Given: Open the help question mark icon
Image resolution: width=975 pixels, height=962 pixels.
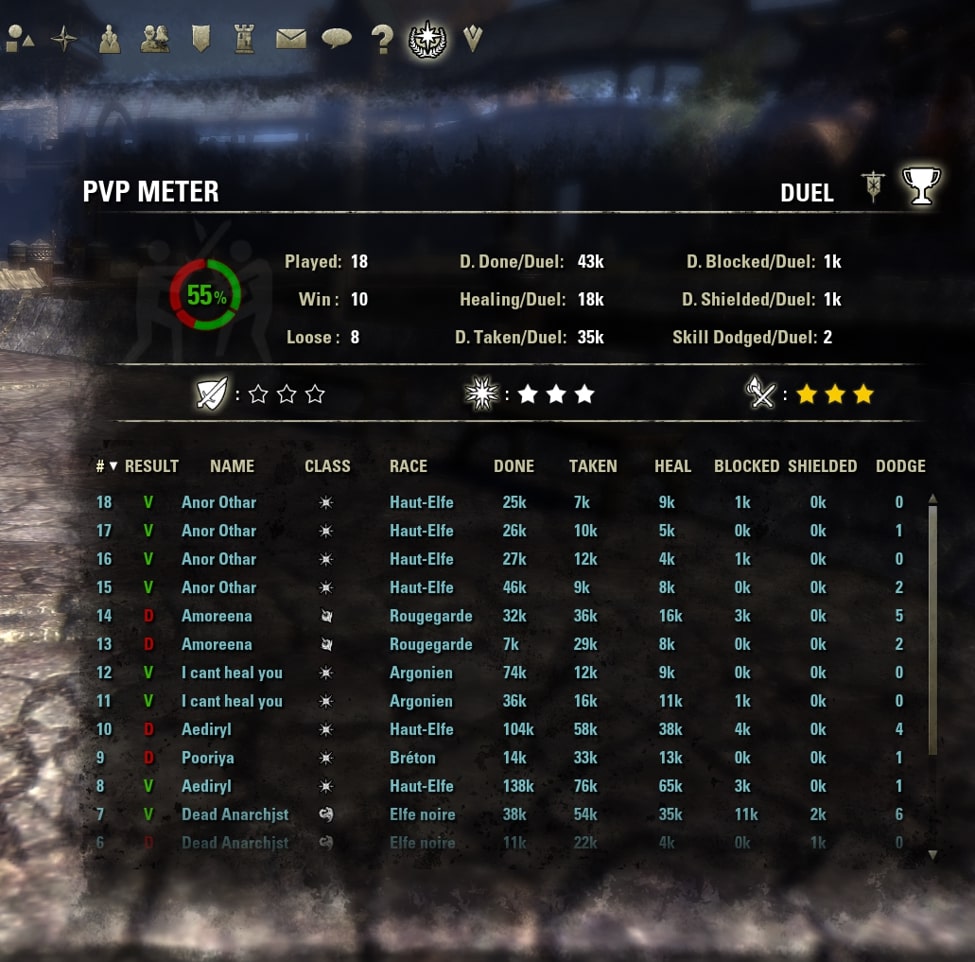Looking at the screenshot, I should (382, 39).
